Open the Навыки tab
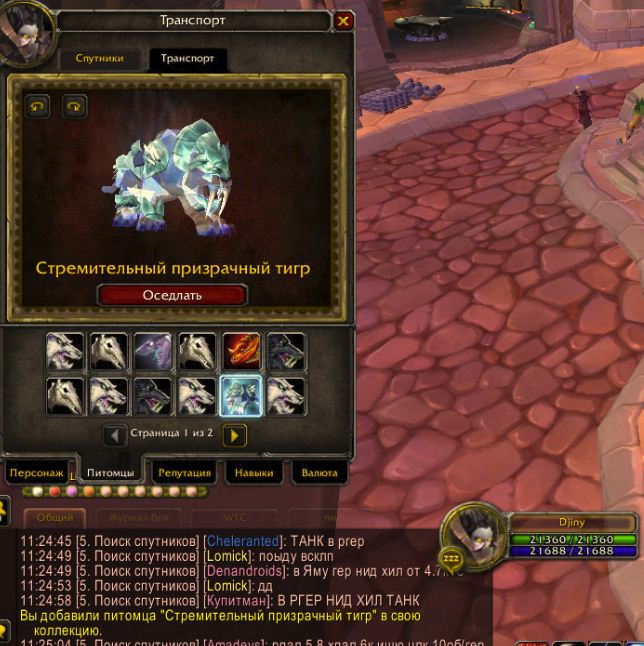 pyautogui.click(x=253, y=473)
